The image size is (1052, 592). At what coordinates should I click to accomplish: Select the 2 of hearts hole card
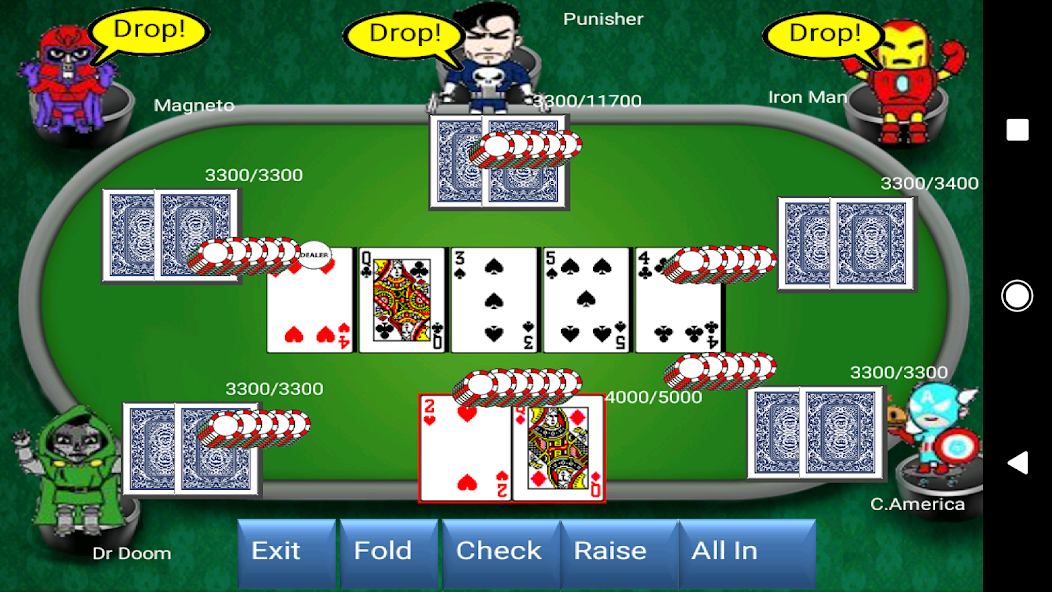[465, 455]
